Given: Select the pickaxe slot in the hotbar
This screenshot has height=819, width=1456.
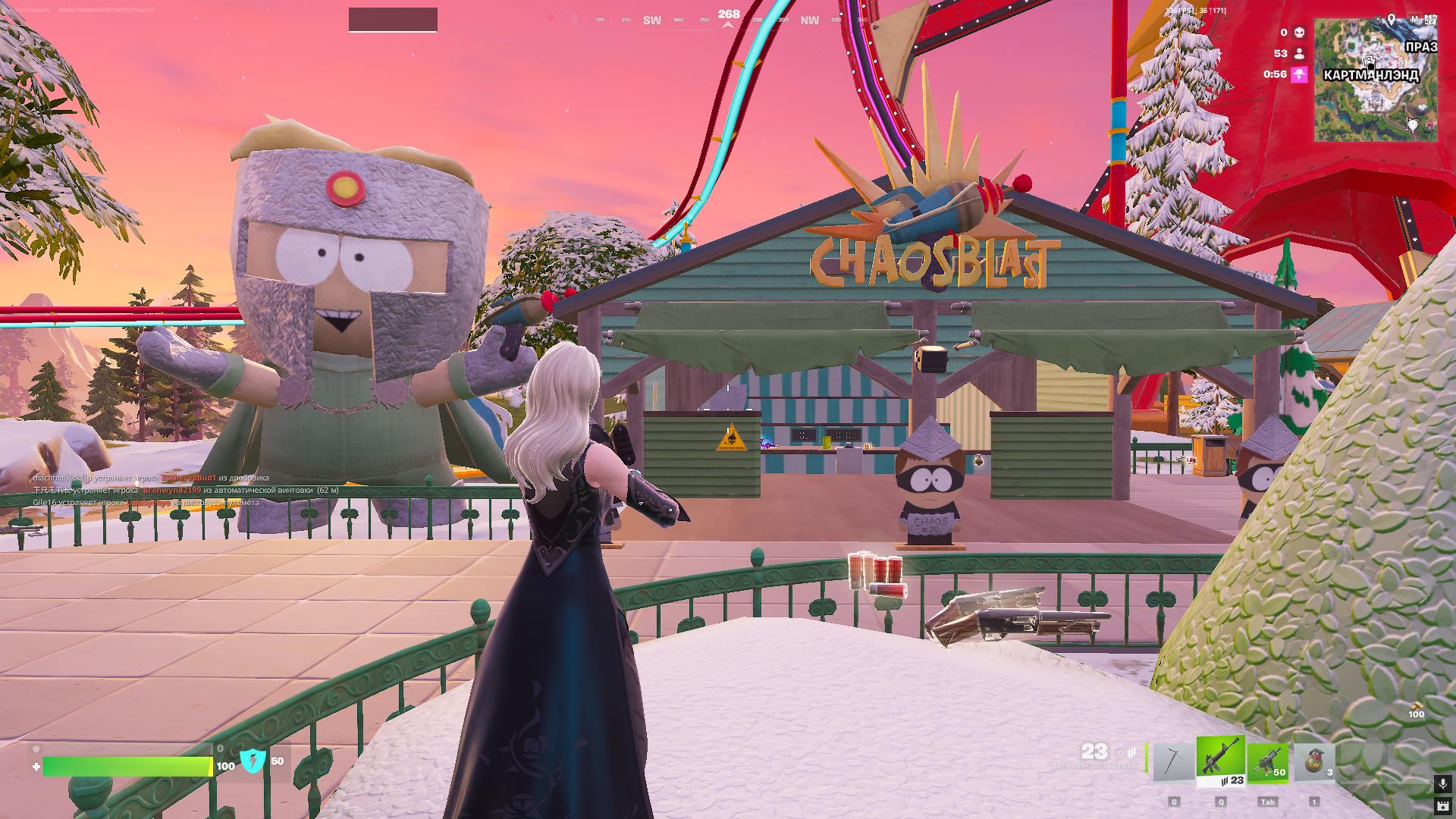Looking at the screenshot, I should coord(1172,762).
